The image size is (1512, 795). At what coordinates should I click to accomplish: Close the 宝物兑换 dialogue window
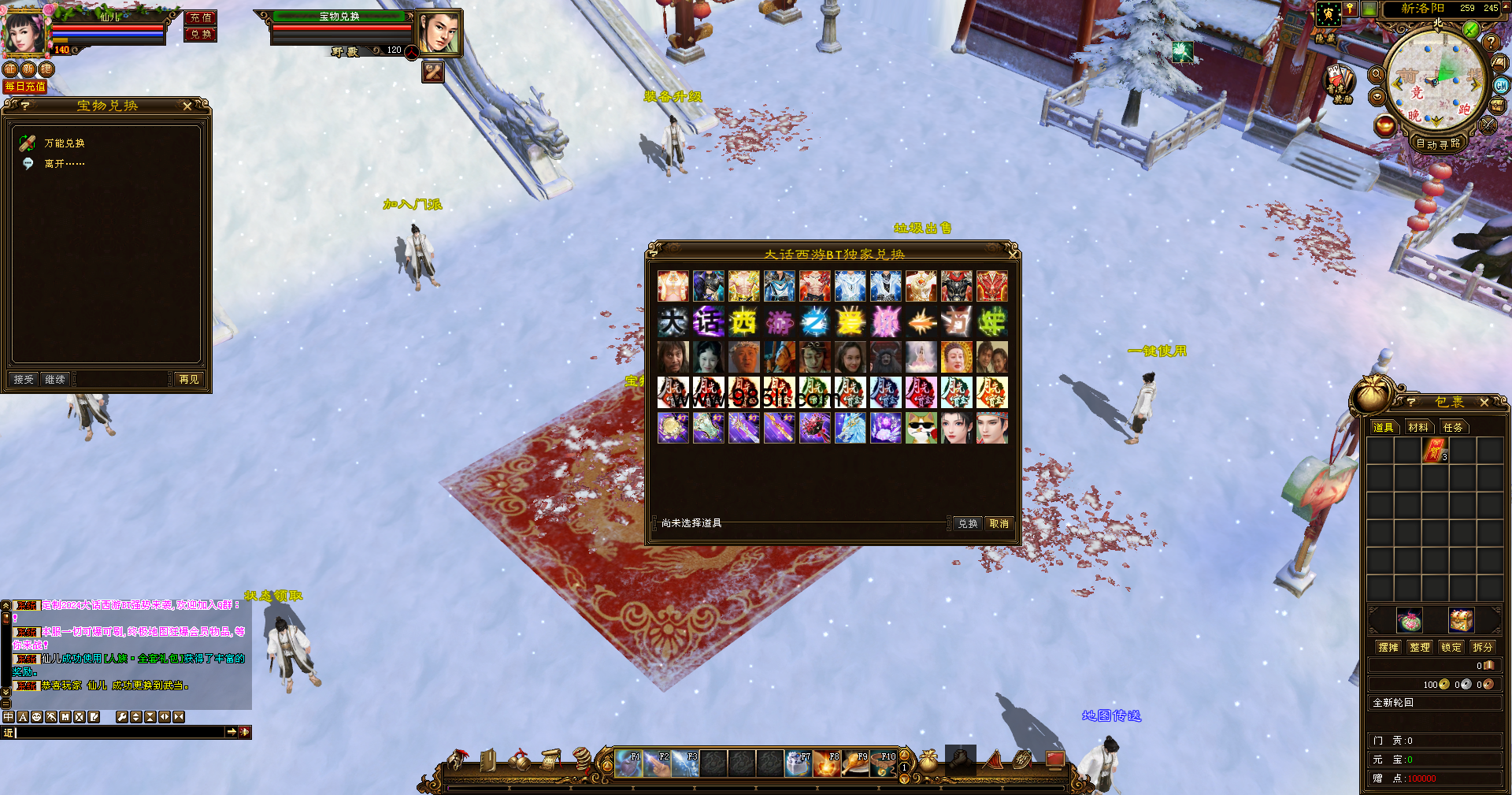coord(187,106)
